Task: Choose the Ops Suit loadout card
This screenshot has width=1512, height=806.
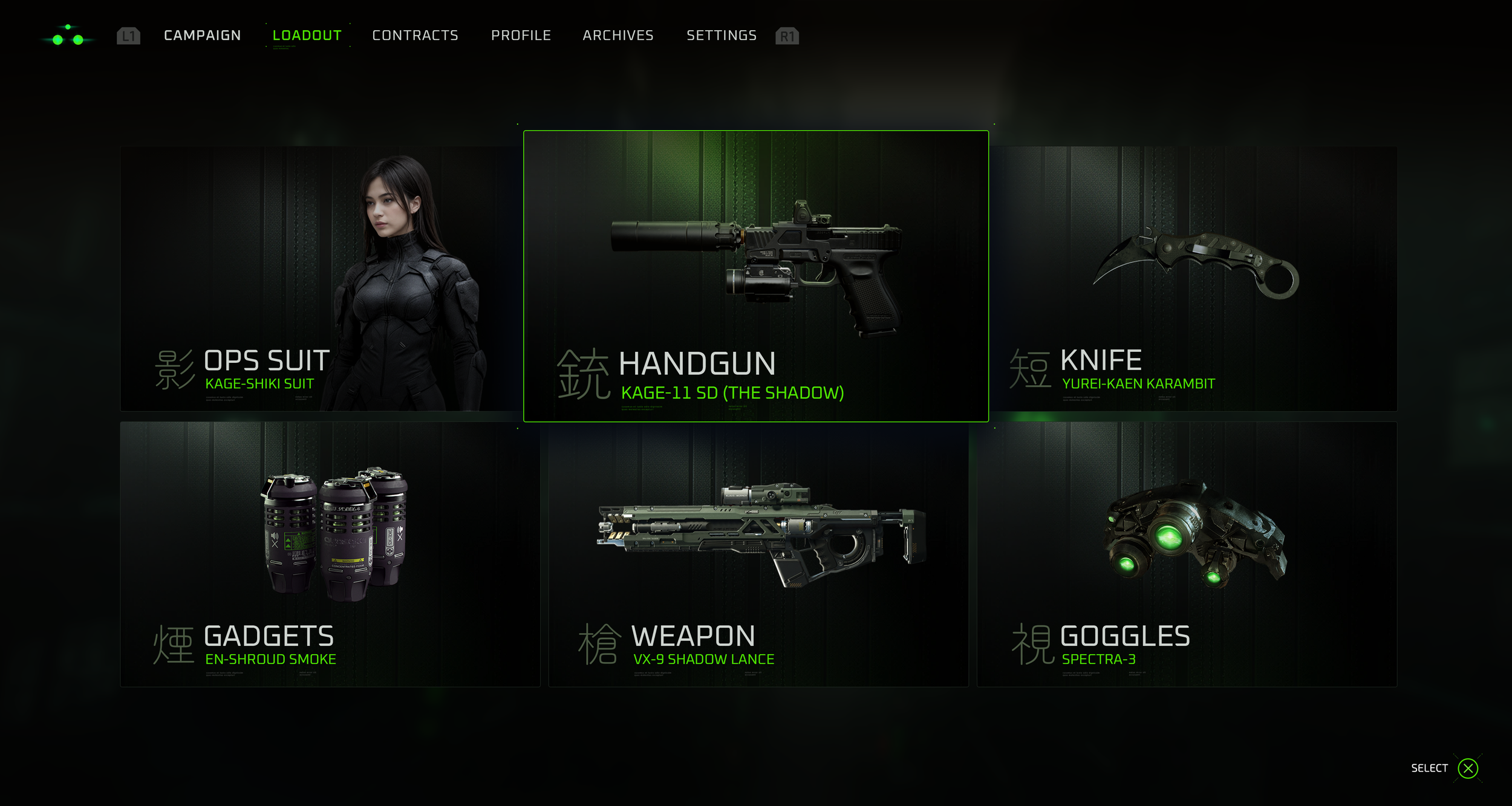Action: pos(321,278)
